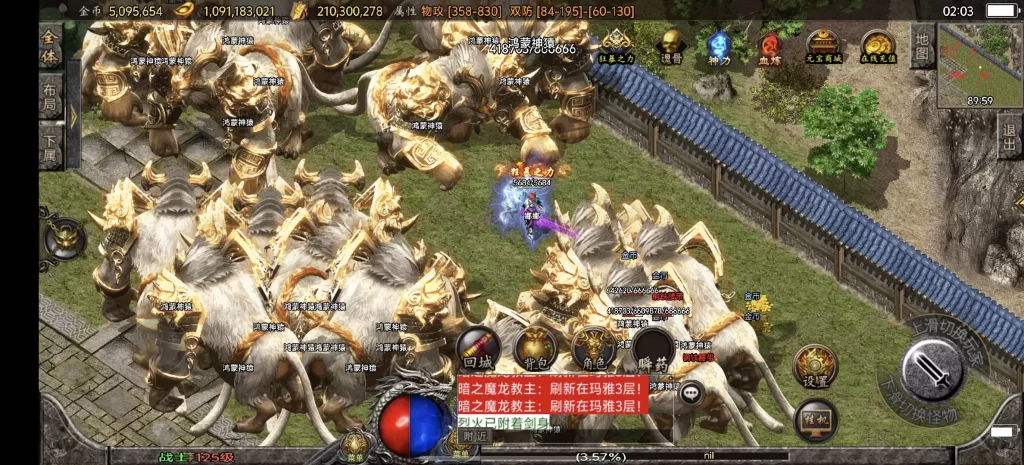Use the 回城 return-to-town scroll
1024x465 pixels.
tap(479, 350)
